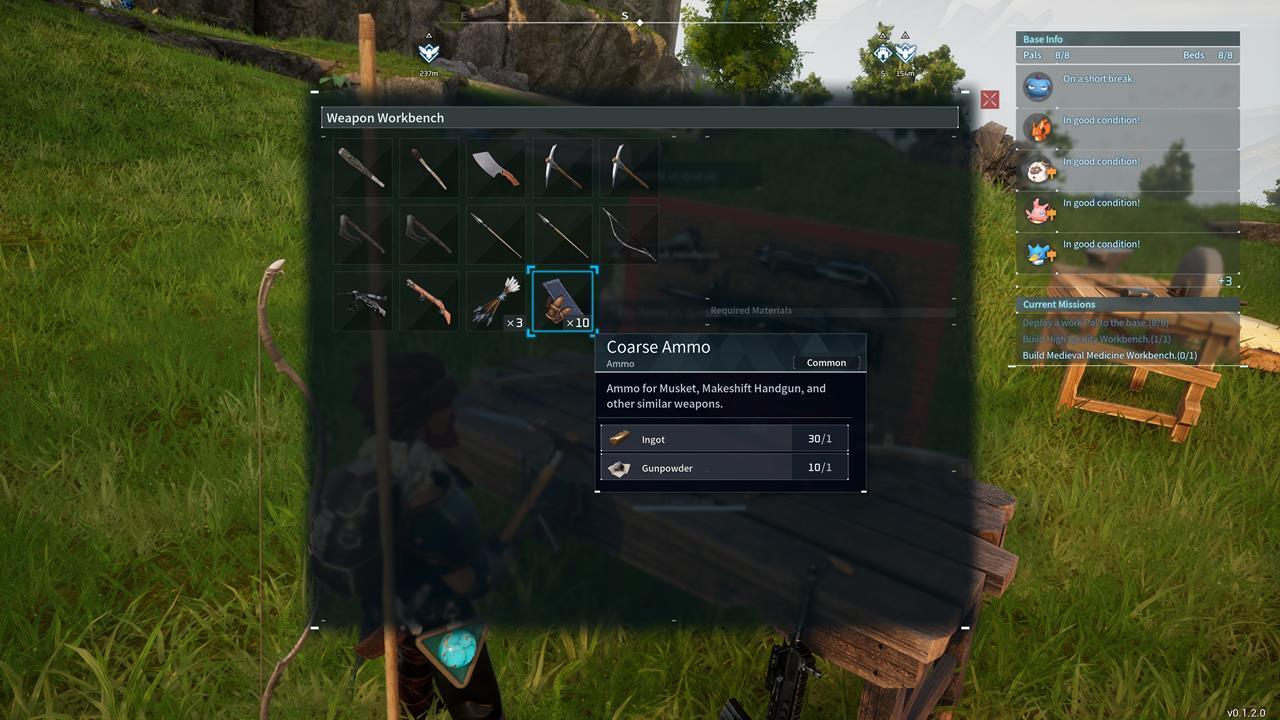Viewport: 1280px width, 720px height.
Task: Choose the Crossbow recipe icon
Action: coord(362,300)
